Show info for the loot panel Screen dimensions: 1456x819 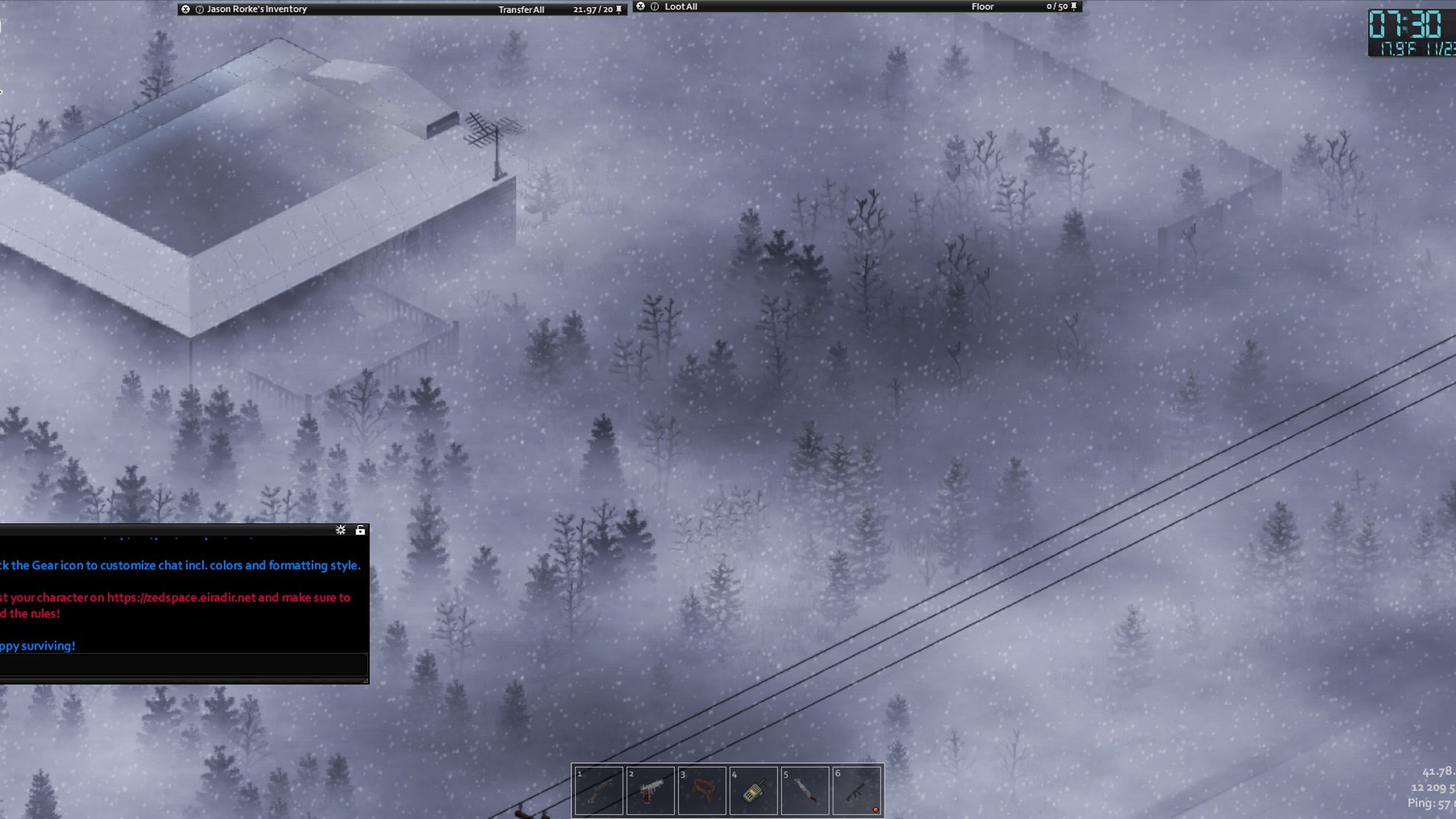(x=655, y=6)
